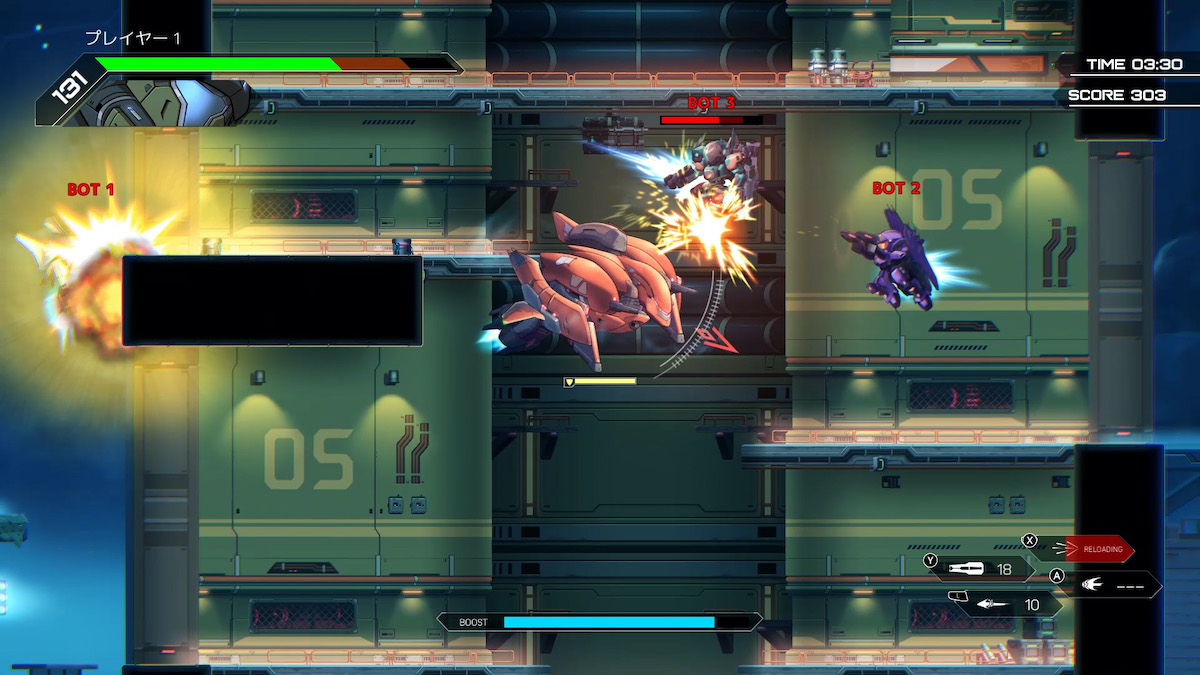This screenshot has width=1200, height=675.
Task: Select the reloading spread-shot weapon slot
Action: pyautogui.click(x=1098, y=549)
